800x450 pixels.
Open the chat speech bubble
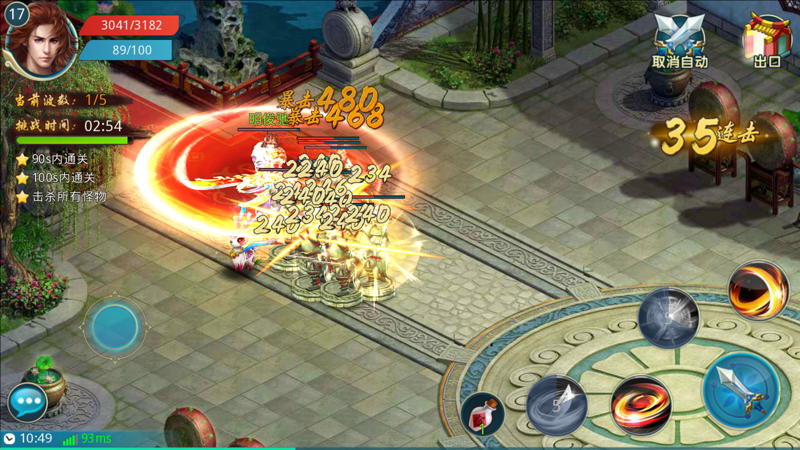point(27,402)
